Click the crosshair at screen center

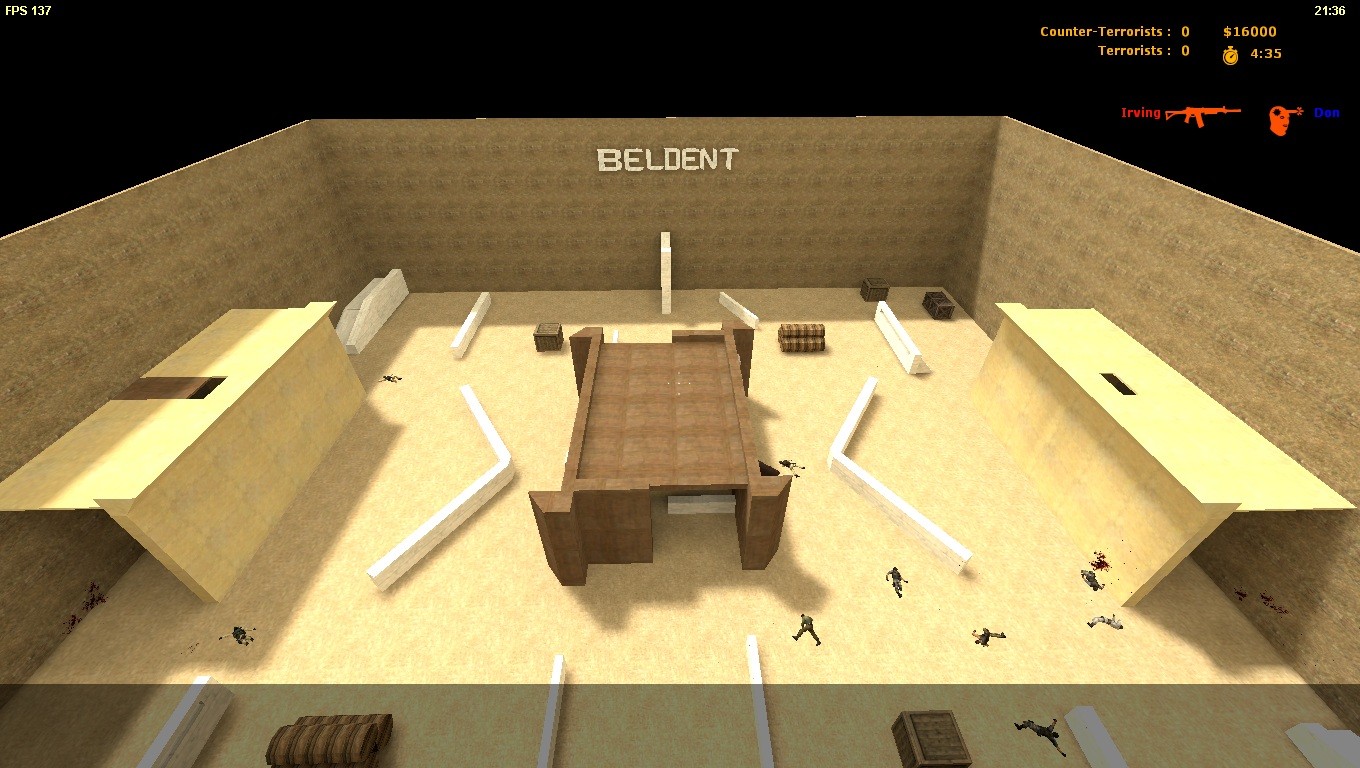coord(680,384)
